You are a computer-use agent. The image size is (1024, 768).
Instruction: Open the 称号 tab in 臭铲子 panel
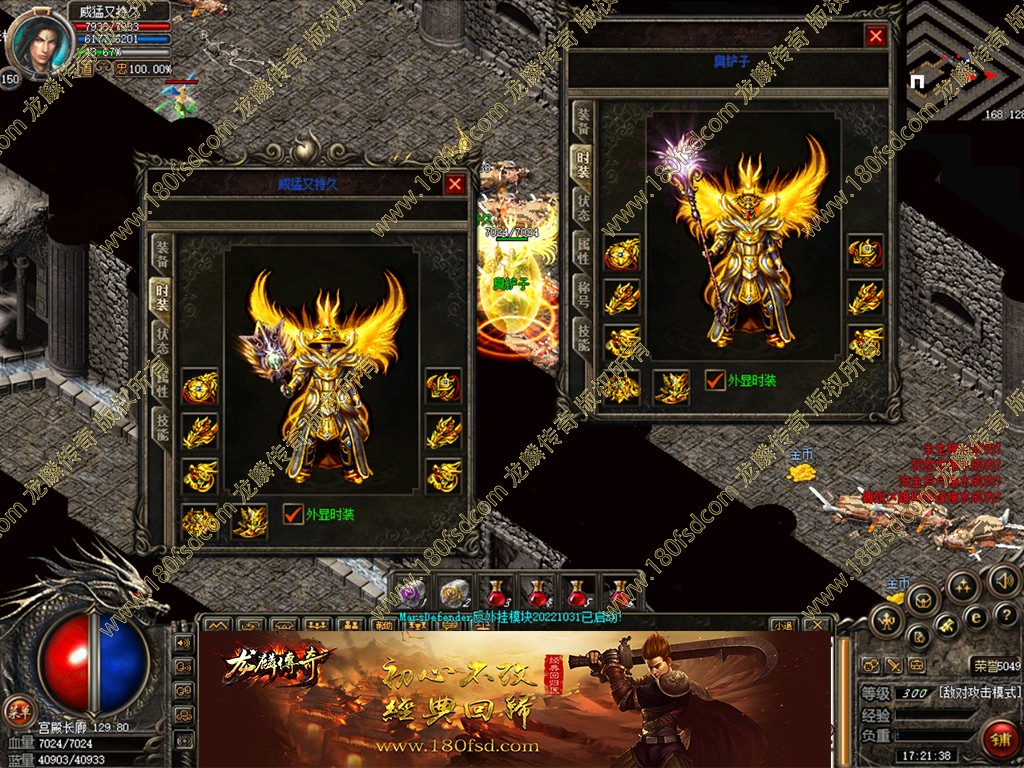pos(581,292)
